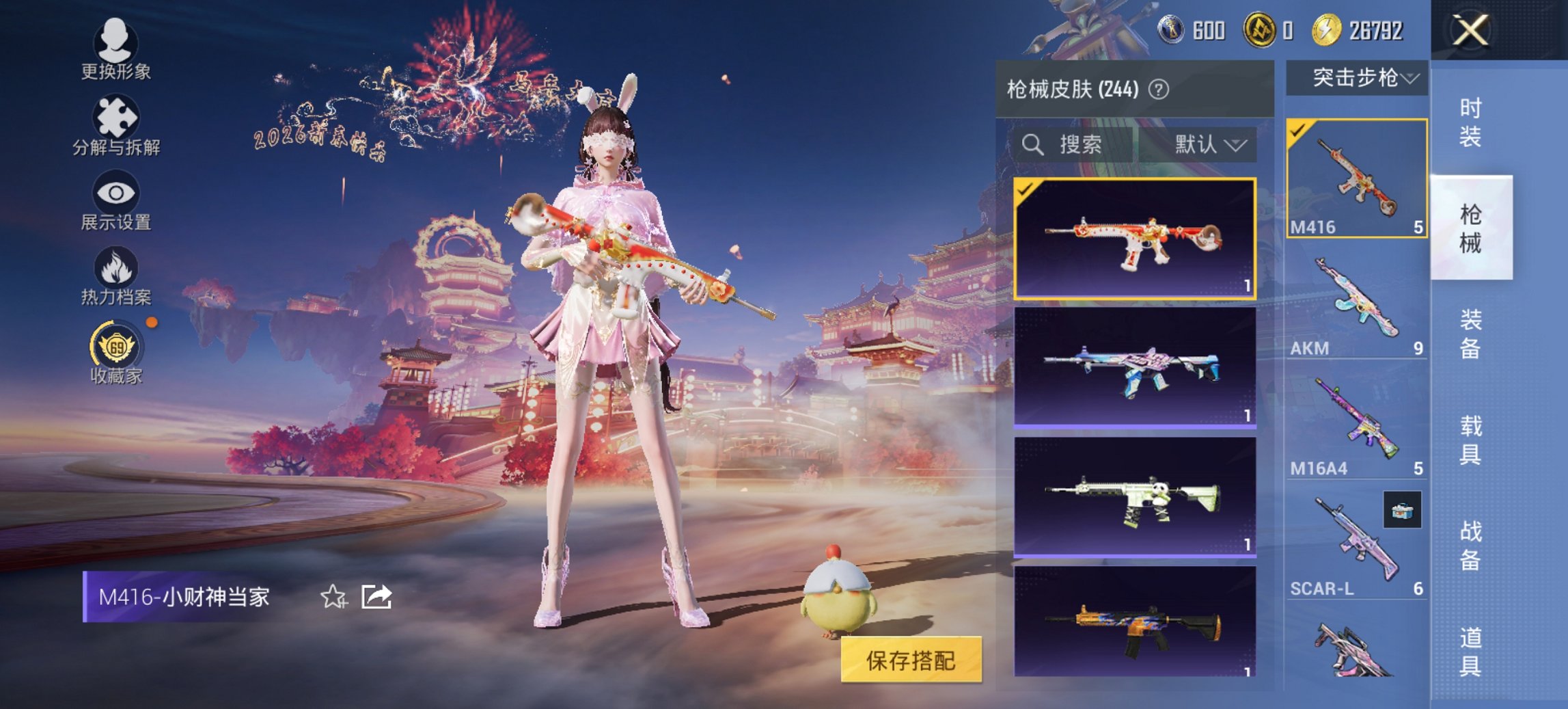Image resolution: width=1568 pixels, height=709 pixels.
Task: Select the 分解与拆解 dismantle icon
Action: 116,122
